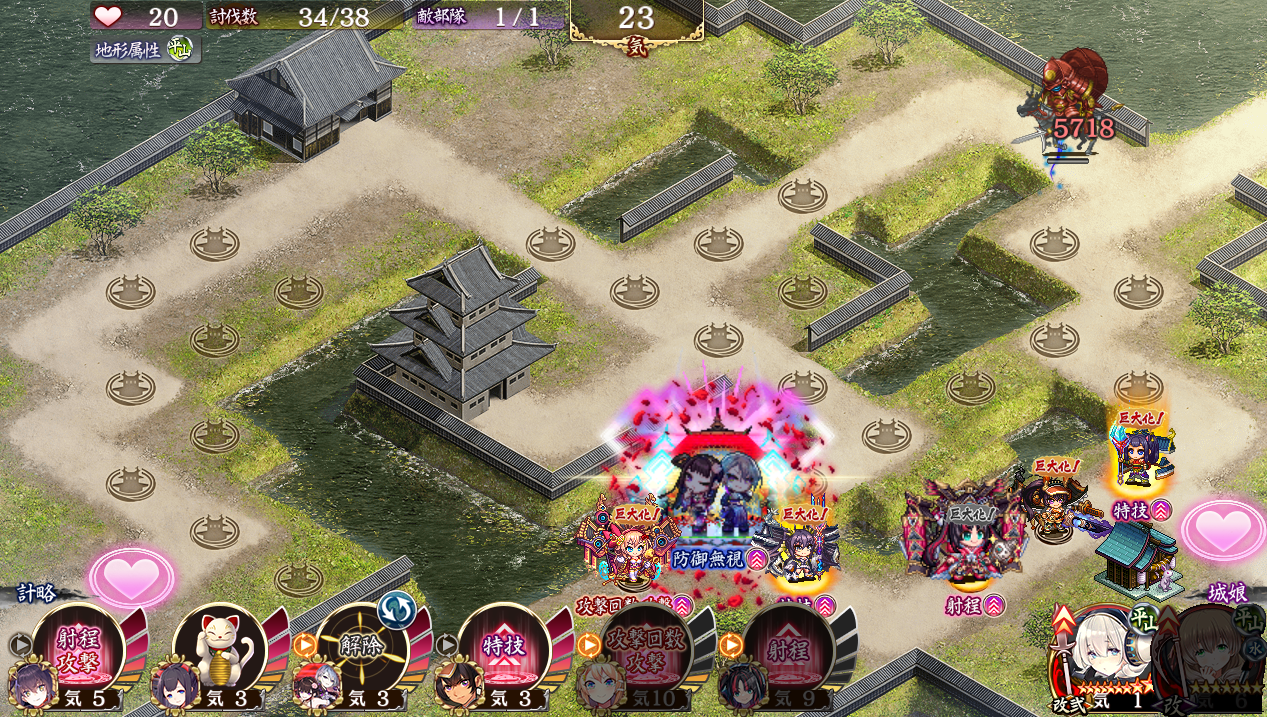Choose the 射程 stratagem costing 9 気

tap(788, 647)
